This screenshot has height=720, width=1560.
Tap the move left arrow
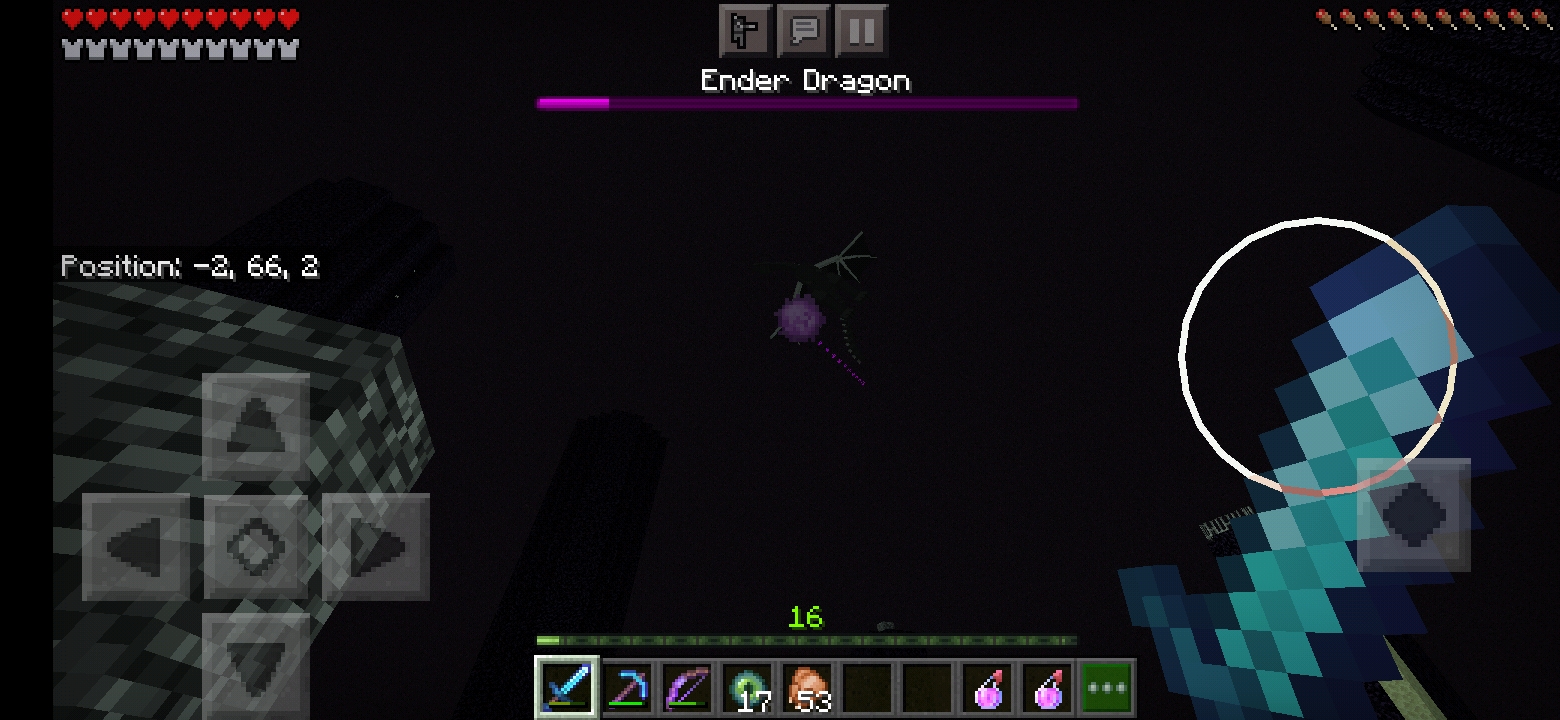[x=136, y=547]
